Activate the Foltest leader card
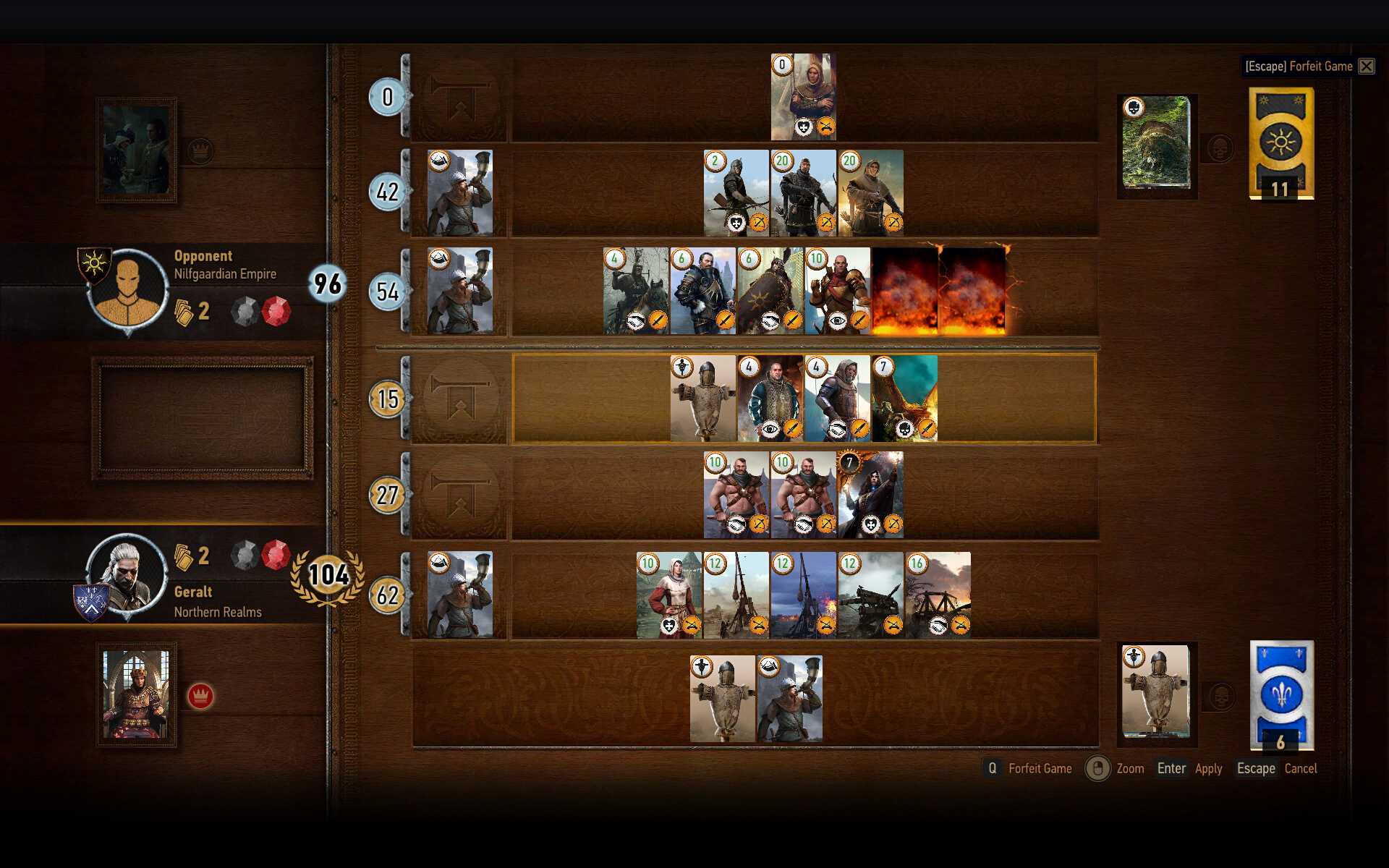The height and width of the screenshot is (868, 1389). 136,694
